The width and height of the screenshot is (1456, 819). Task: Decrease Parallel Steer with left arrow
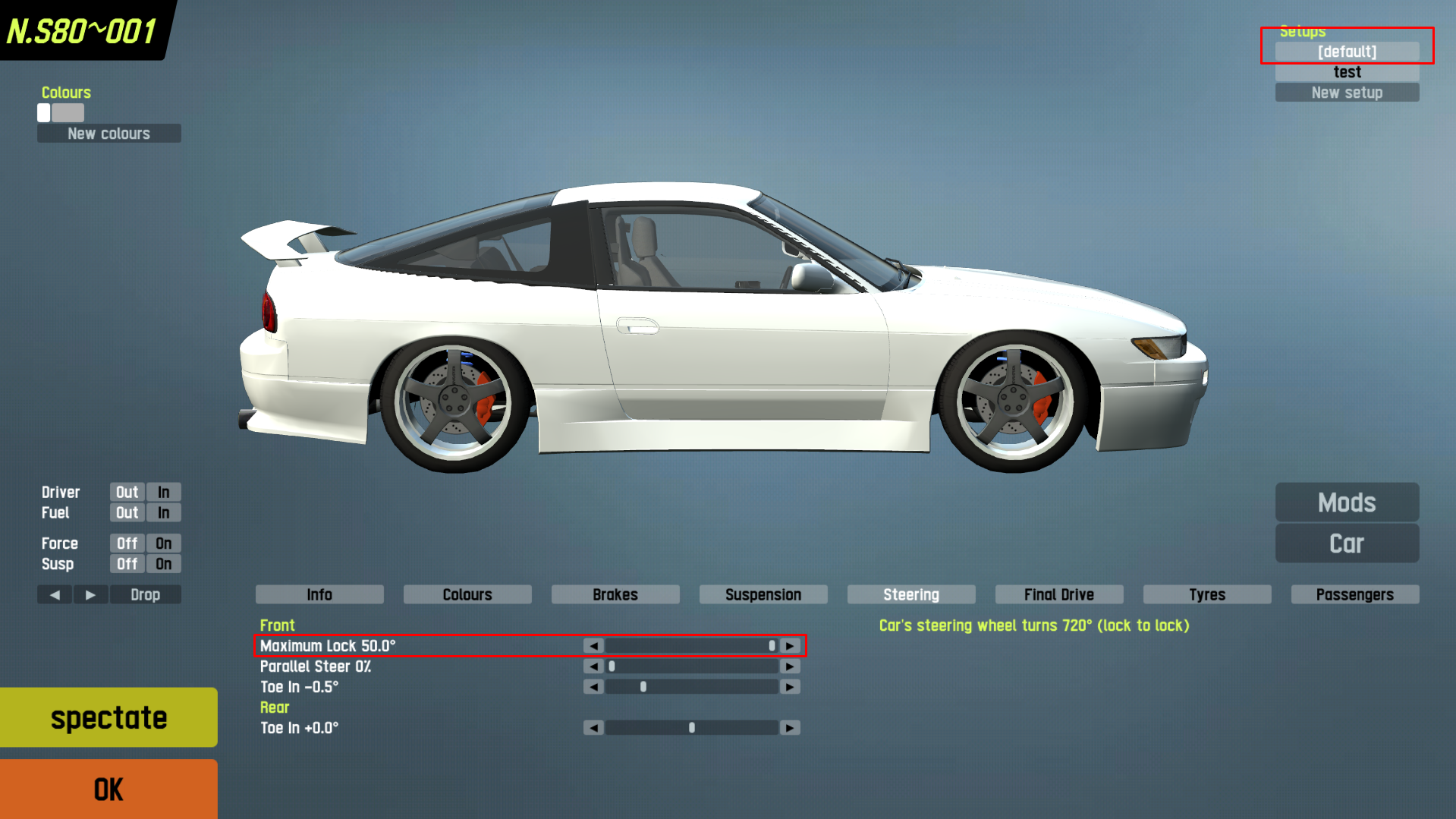[x=593, y=666]
